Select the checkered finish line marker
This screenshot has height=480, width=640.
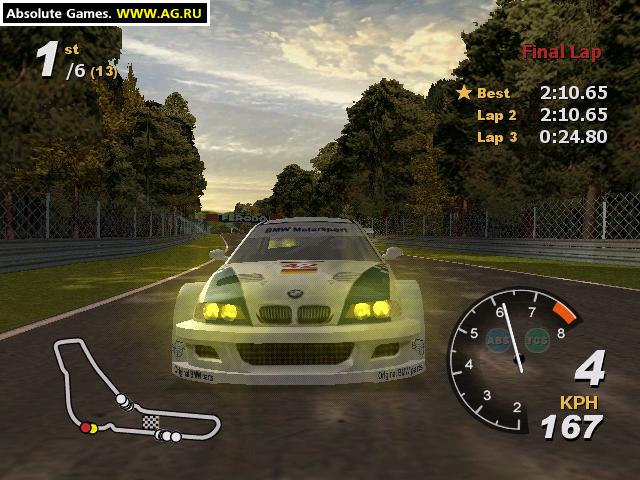pos(150,423)
